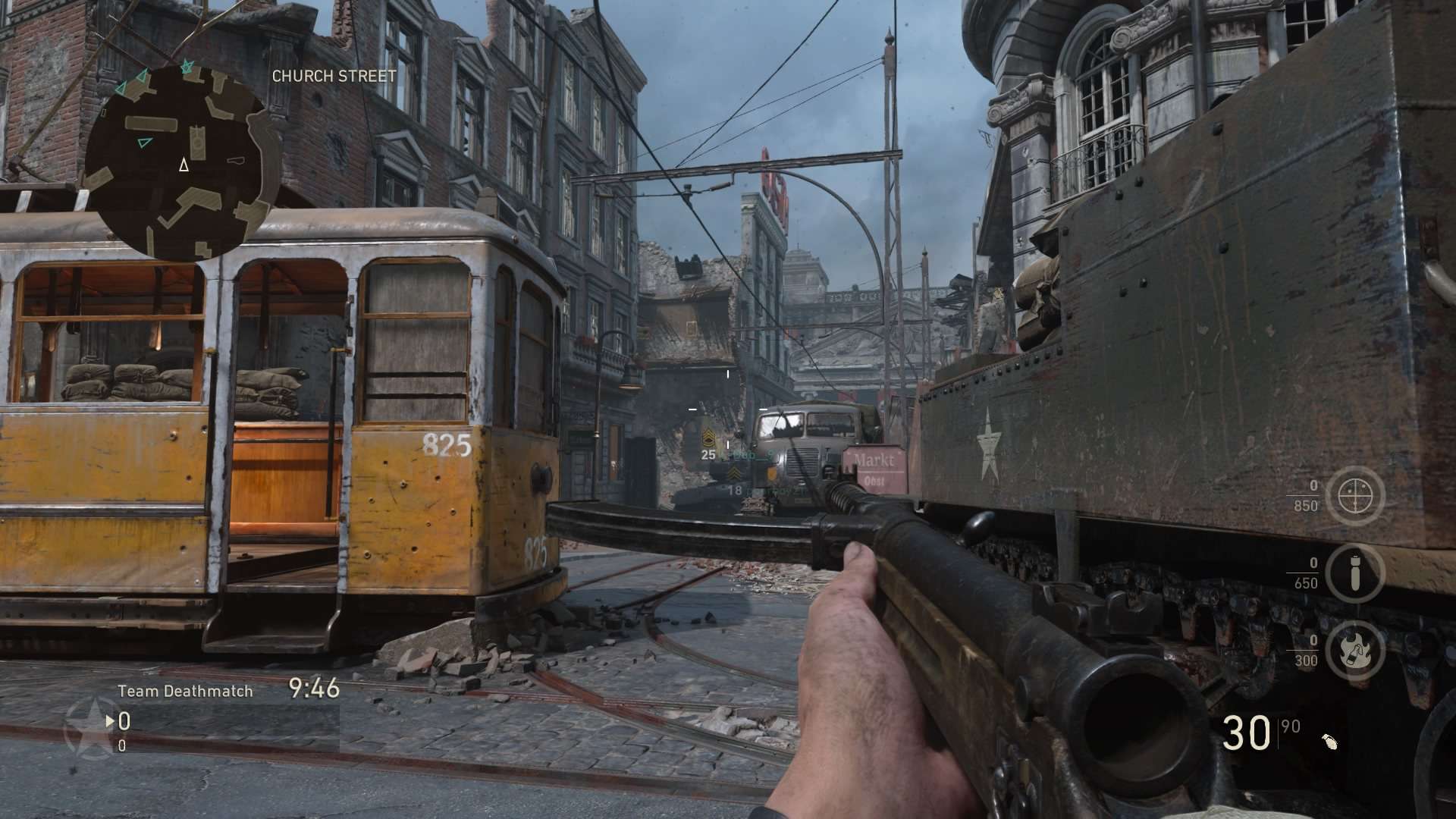Select the 650-point scorestreak icon
Screen dimensions: 1456x819
(1355, 573)
